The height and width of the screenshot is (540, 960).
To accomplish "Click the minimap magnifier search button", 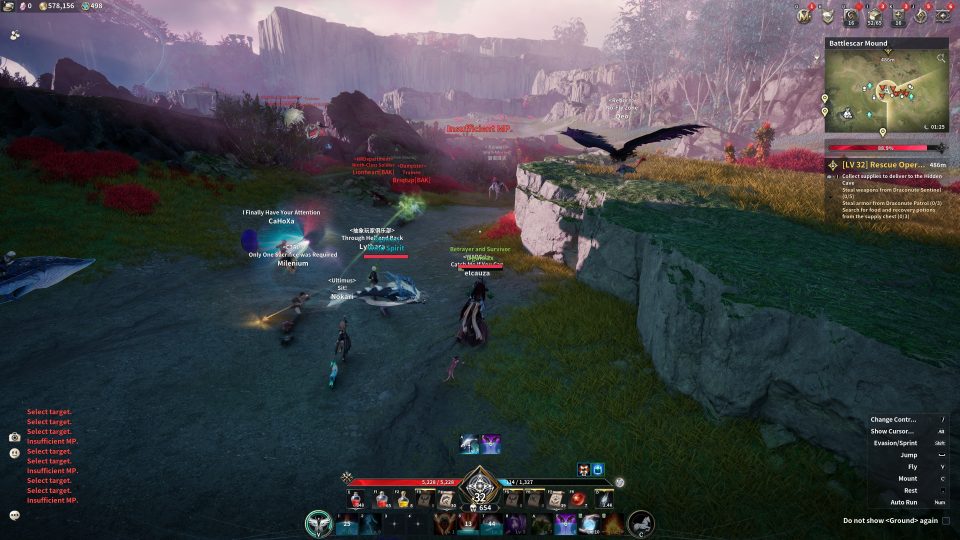I will [x=941, y=59].
